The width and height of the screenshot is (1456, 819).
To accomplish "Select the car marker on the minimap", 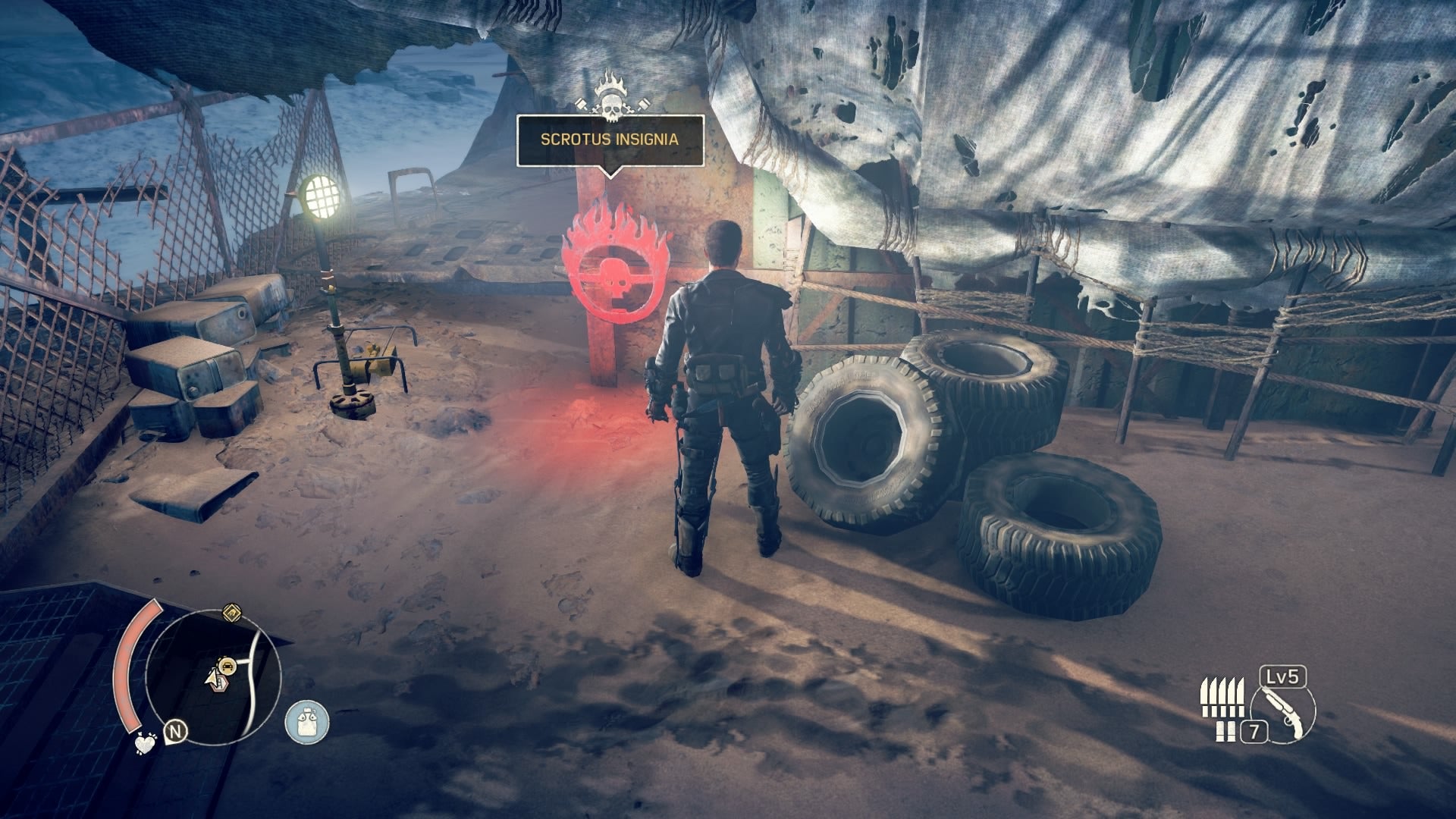I will click(228, 665).
